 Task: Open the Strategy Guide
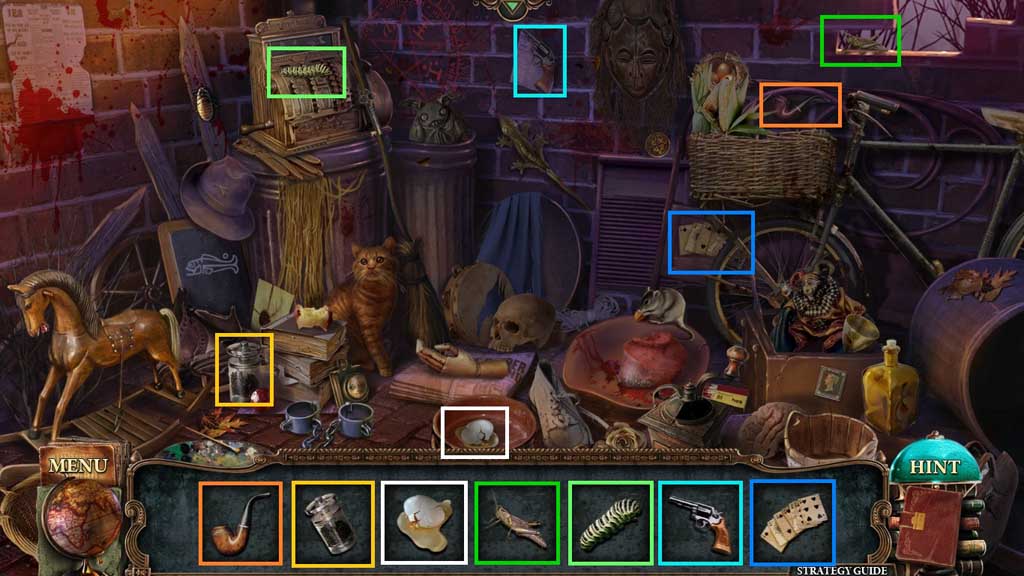[x=842, y=570]
